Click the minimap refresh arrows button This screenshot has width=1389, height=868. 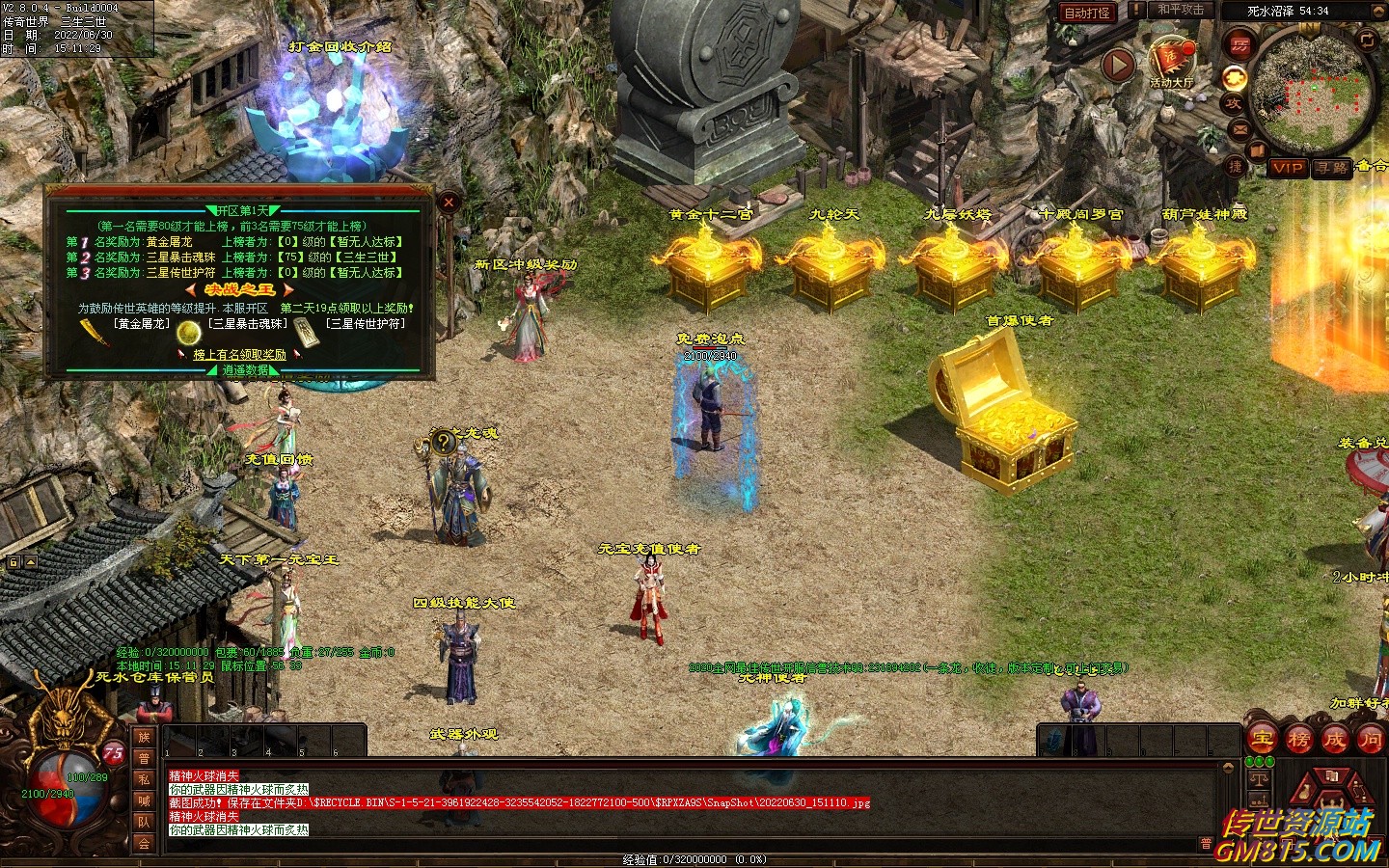pyautogui.click(x=1367, y=40)
